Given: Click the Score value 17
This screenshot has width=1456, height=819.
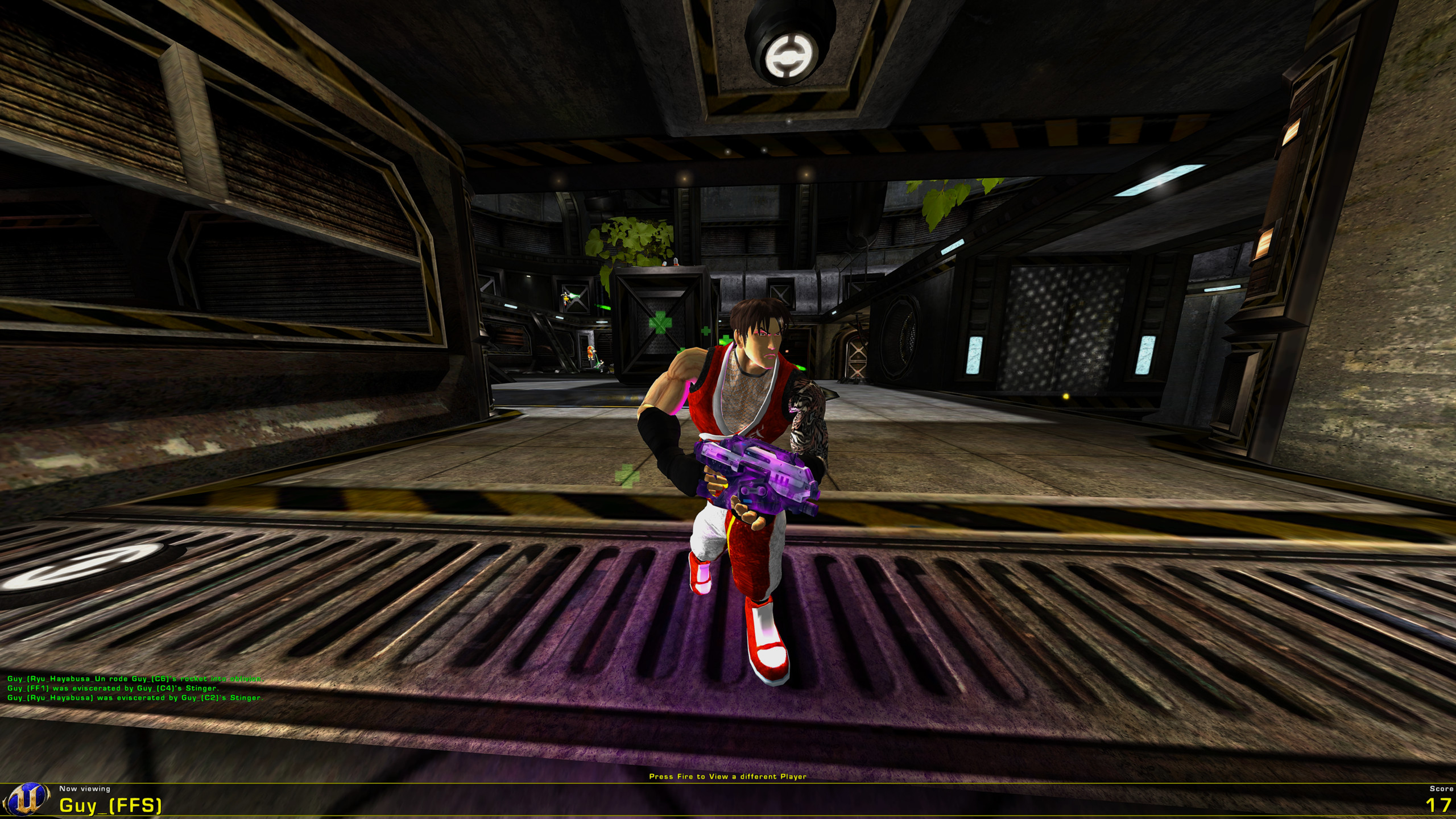Looking at the screenshot, I should 1429,804.
